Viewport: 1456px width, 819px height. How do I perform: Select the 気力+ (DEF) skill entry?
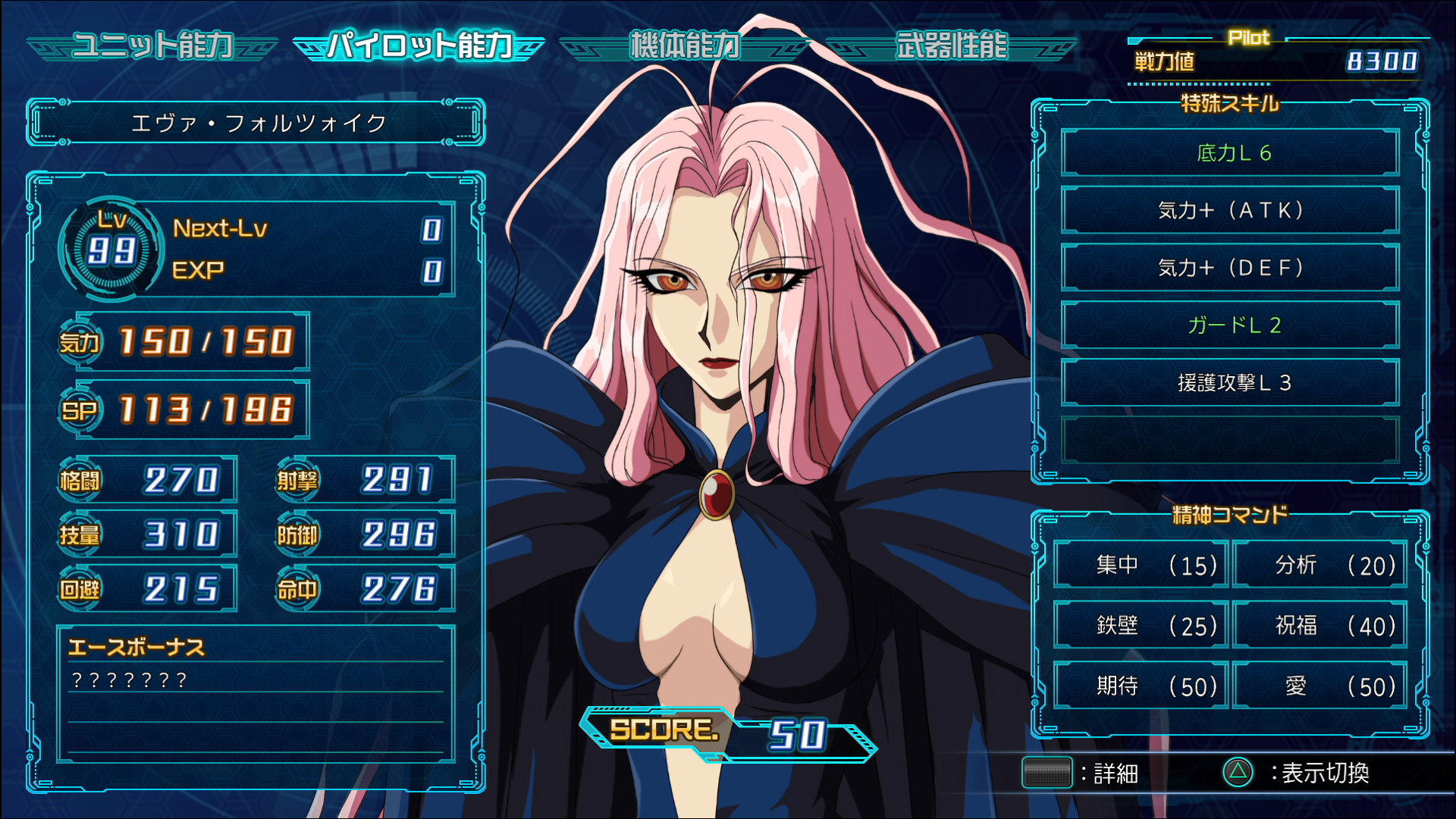click(1230, 268)
